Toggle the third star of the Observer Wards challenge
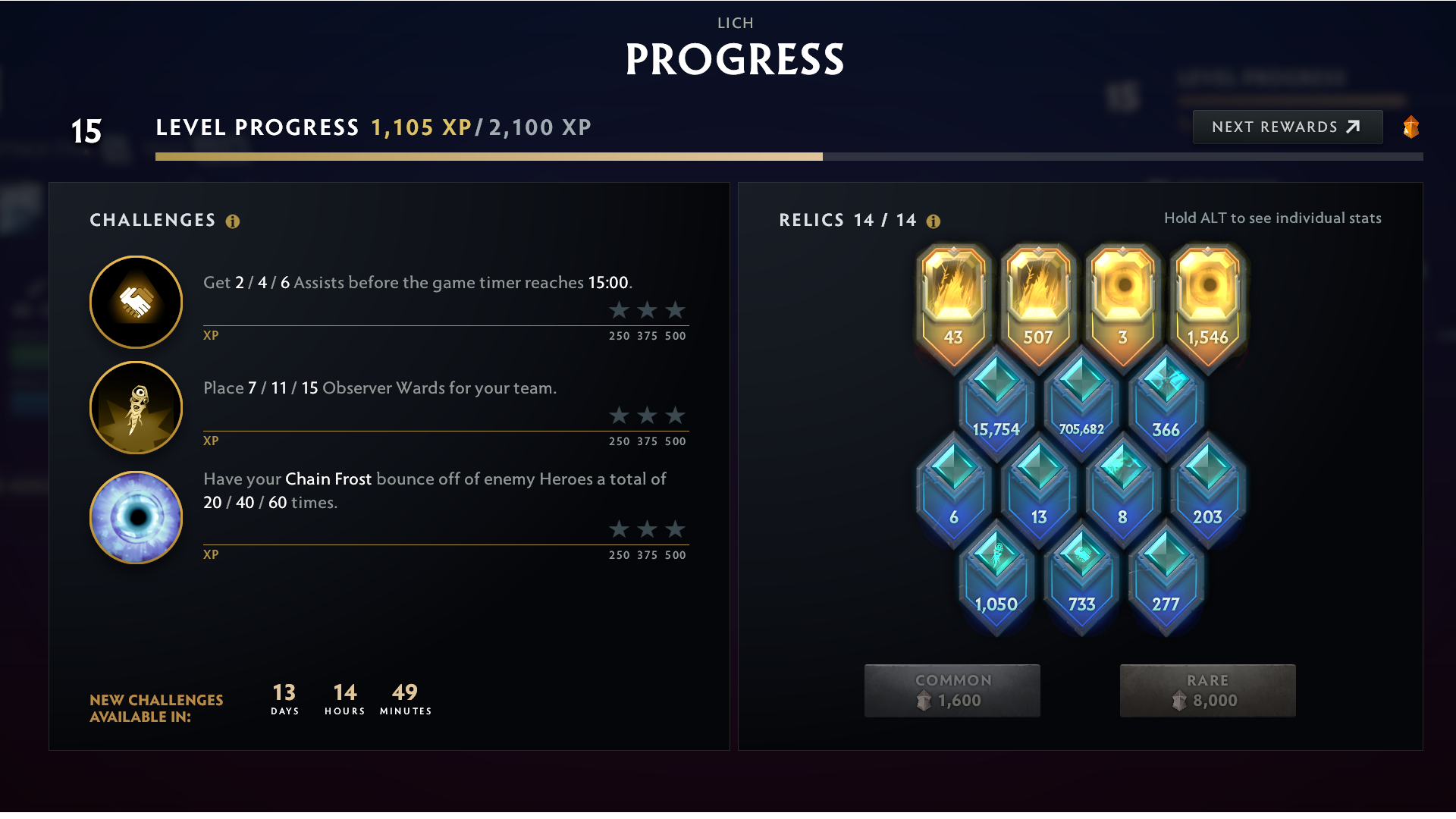This screenshot has height=819, width=1456. pyautogui.click(x=675, y=416)
